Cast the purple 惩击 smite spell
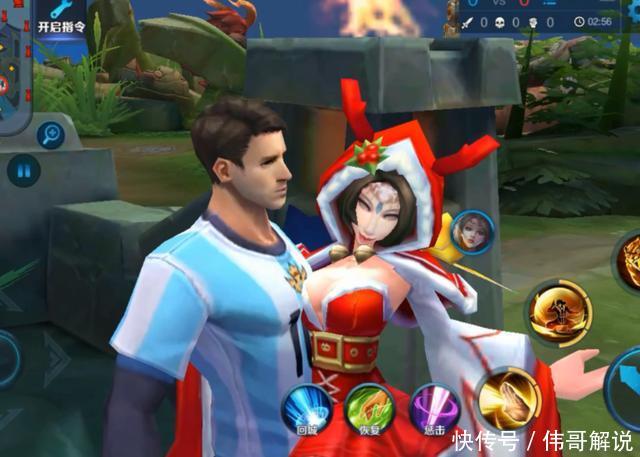Screen dimensions: 640x457 coord(435,408)
